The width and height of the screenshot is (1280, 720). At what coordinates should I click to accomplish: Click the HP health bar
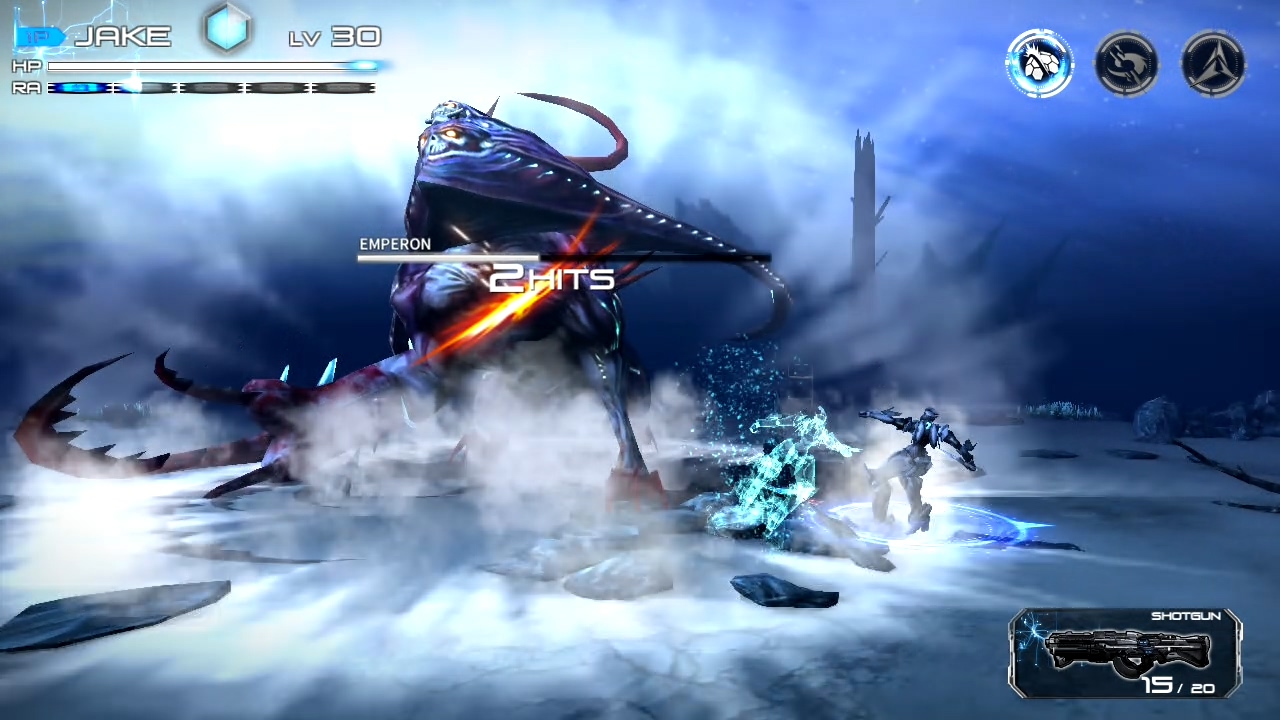tap(210, 66)
